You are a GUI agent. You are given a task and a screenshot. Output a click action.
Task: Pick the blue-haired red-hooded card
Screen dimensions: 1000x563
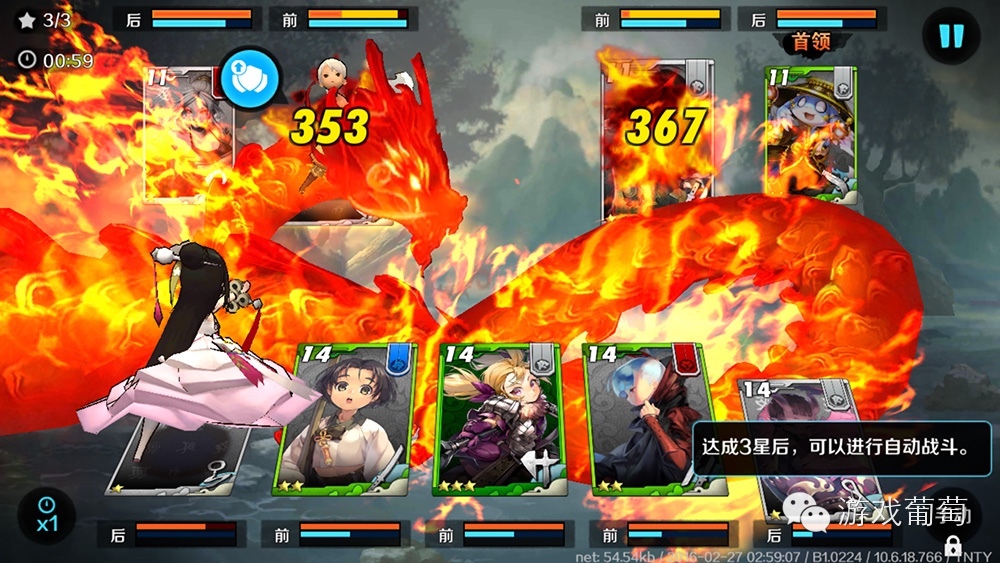[645, 420]
